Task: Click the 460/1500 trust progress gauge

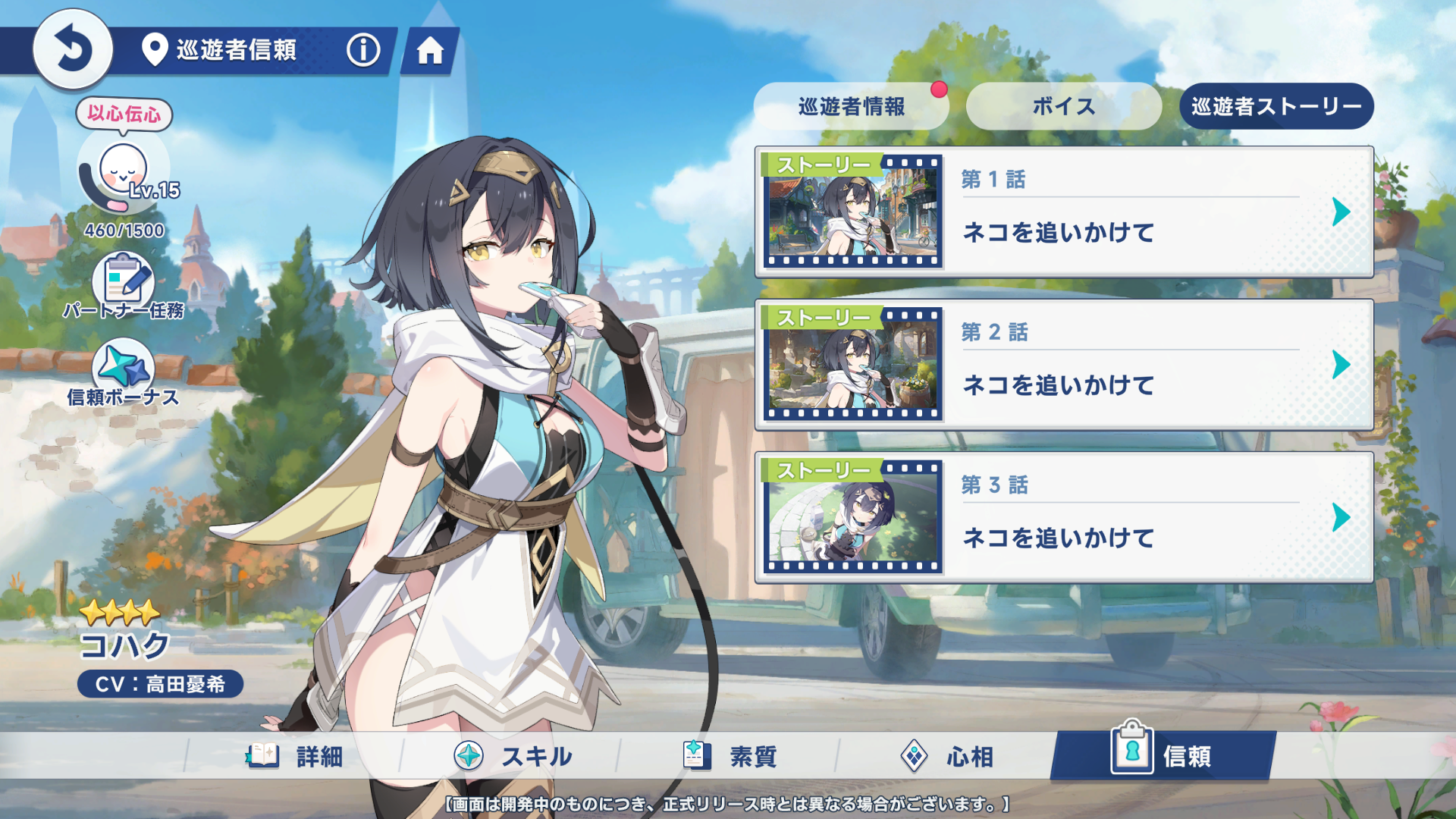Action: 124,232
